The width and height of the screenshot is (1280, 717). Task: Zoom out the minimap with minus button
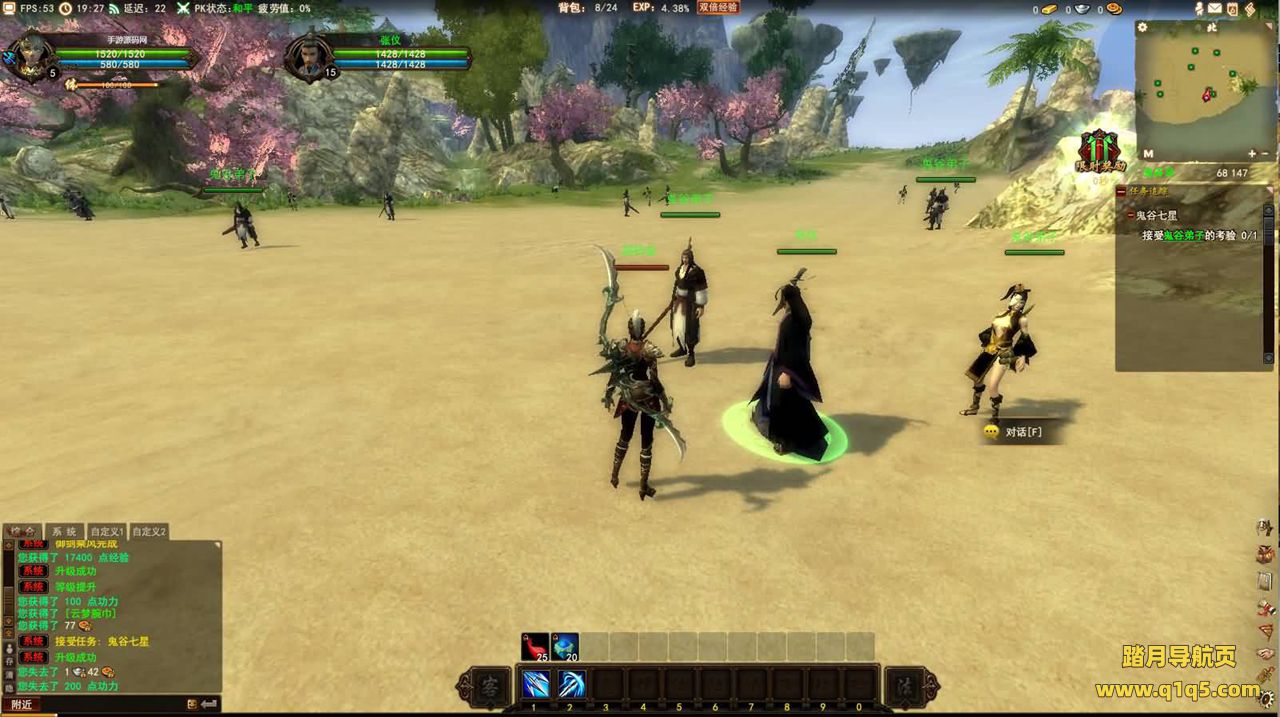coord(1266,154)
